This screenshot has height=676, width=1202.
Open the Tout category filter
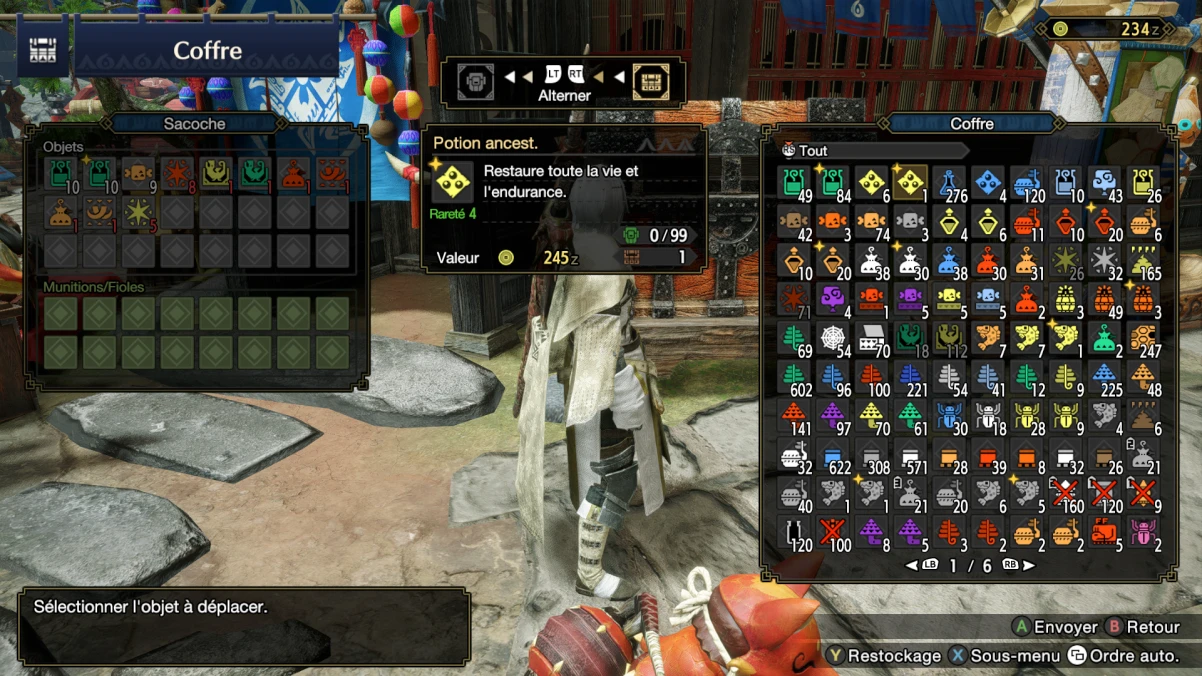pyautogui.click(x=812, y=151)
